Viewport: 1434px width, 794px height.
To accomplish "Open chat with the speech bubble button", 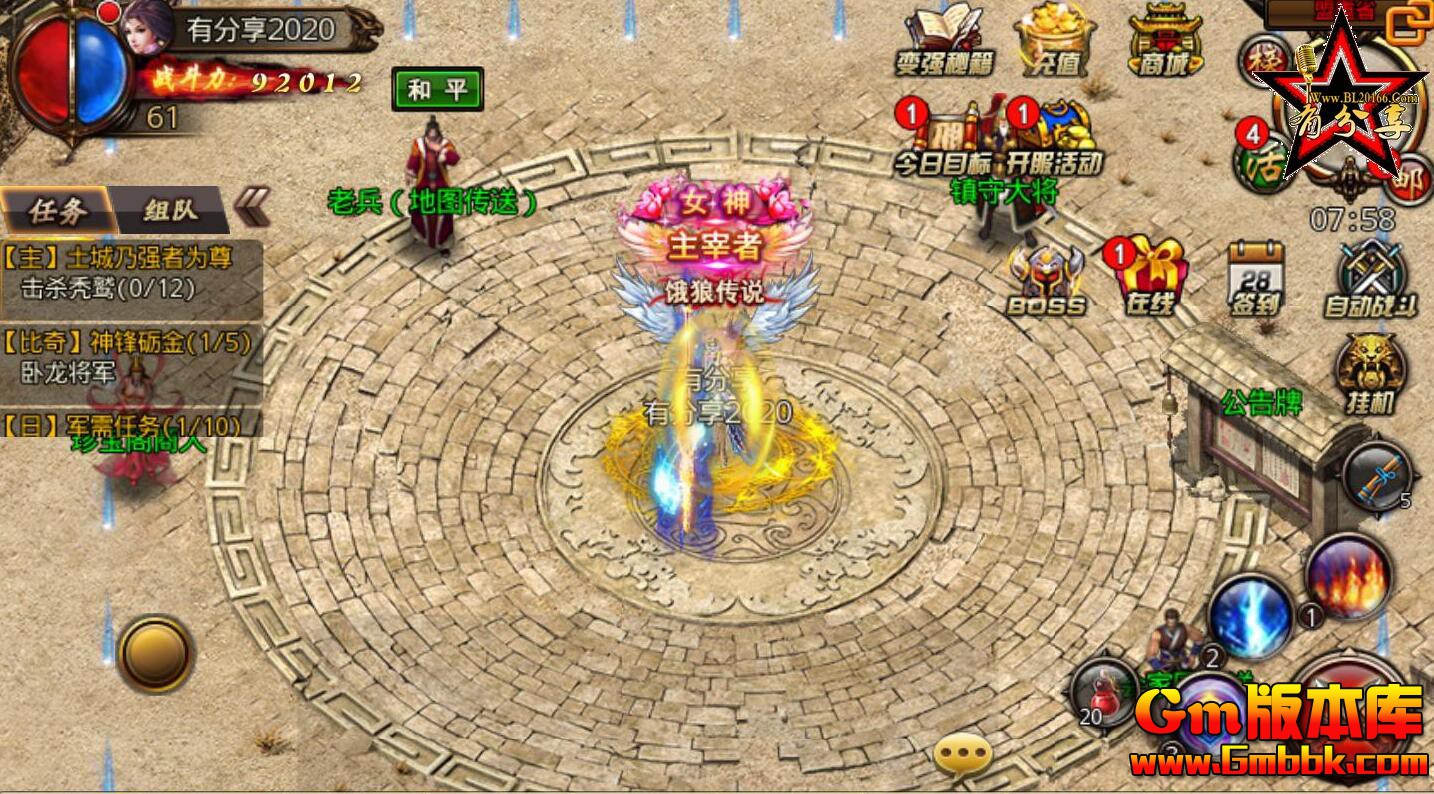I will tap(962, 757).
